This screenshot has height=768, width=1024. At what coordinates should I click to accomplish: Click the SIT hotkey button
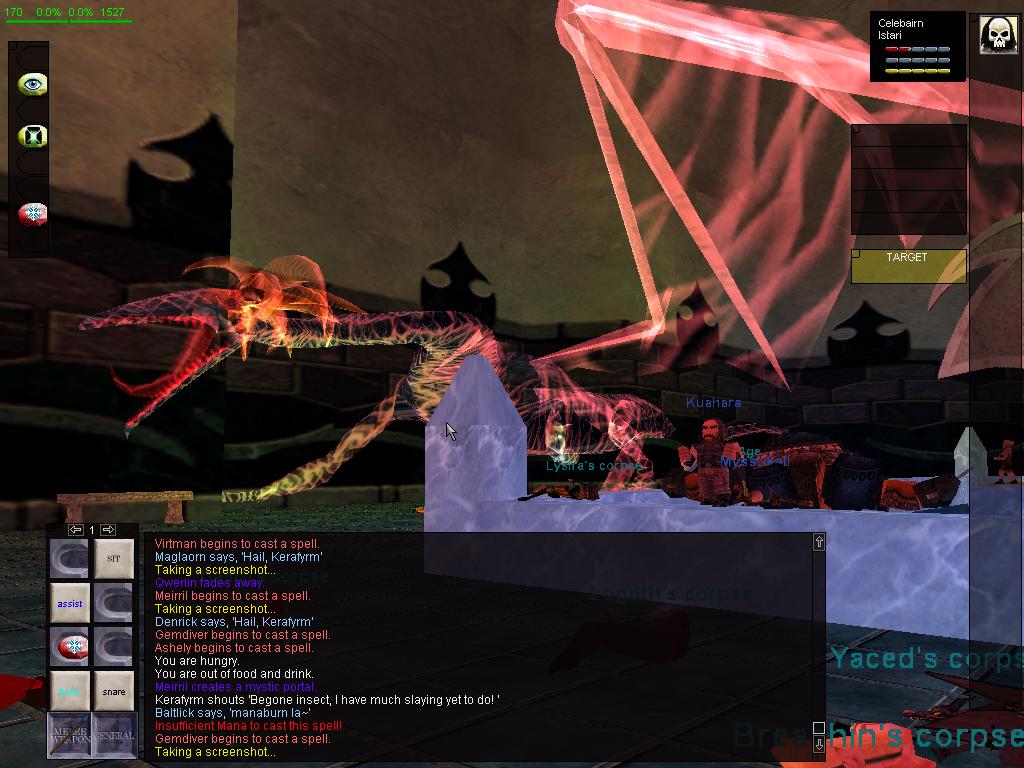click(x=113, y=559)
